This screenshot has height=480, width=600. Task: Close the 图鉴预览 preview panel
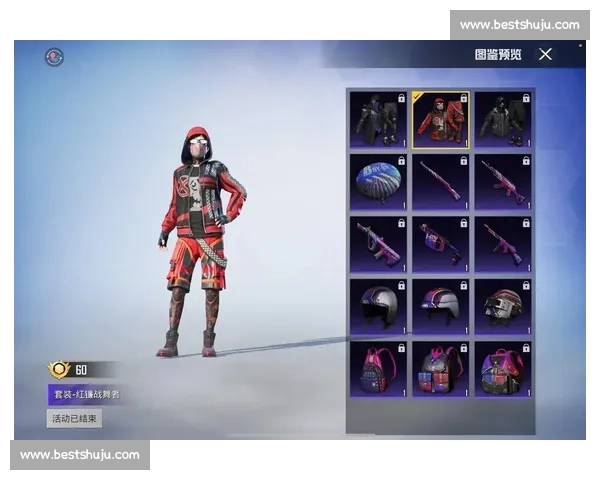click(x=545, y=54)
